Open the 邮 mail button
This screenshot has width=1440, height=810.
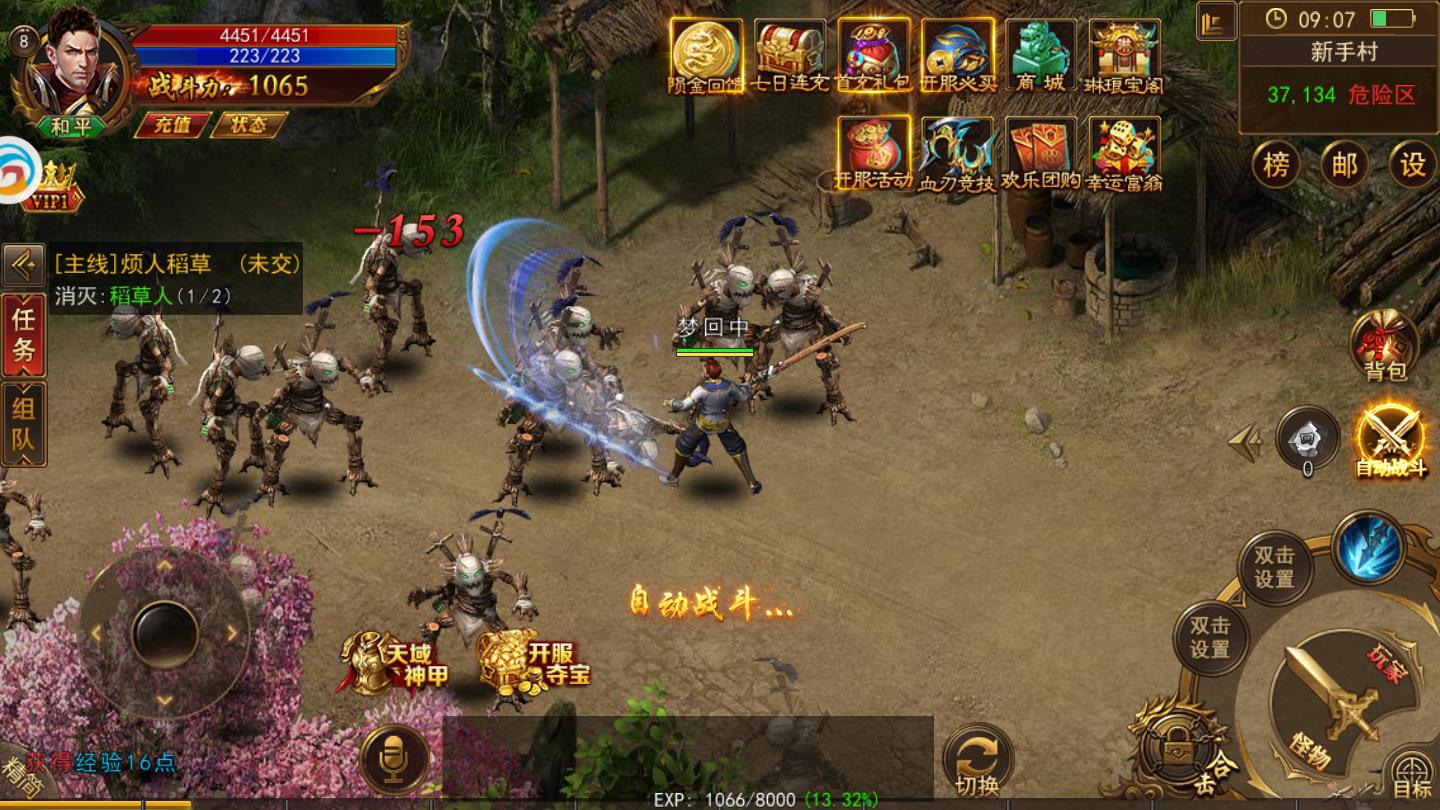coord(1344,165)
